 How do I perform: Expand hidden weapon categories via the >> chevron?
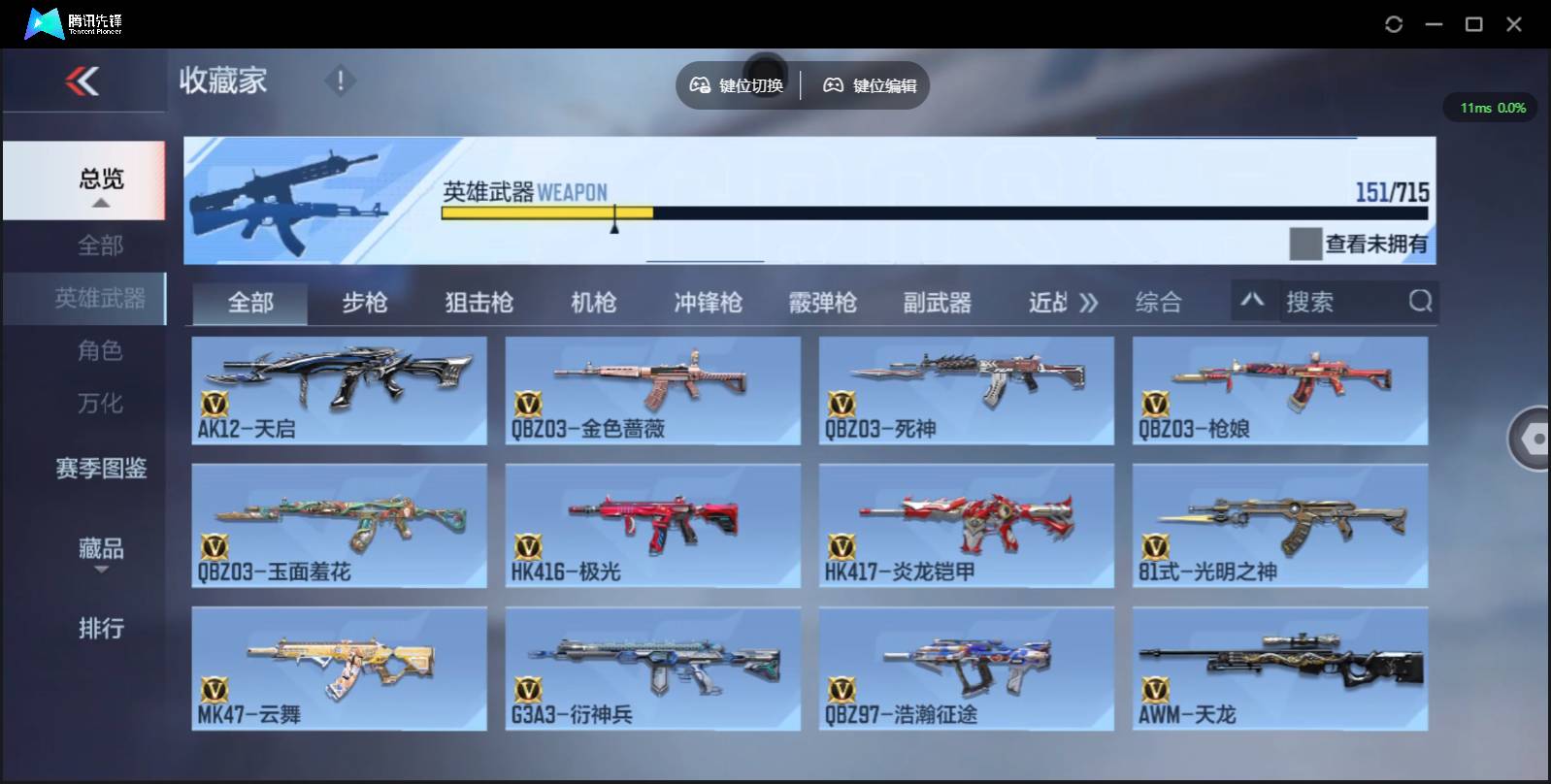point(1089,302)
